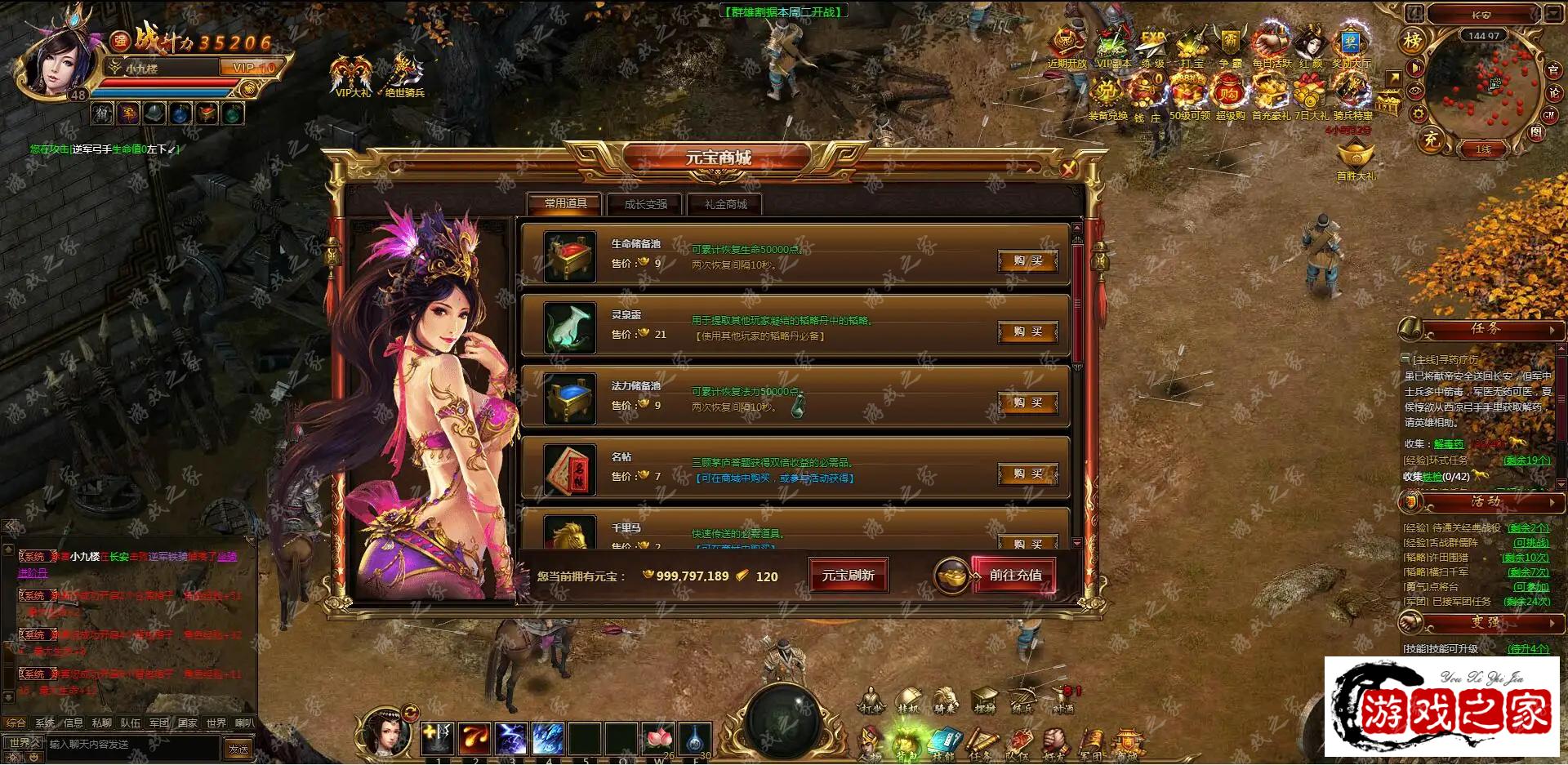Screen dimensions: 1568x765
Task: Close the 元宝商城 shop window
Action: pos(1067,169)
